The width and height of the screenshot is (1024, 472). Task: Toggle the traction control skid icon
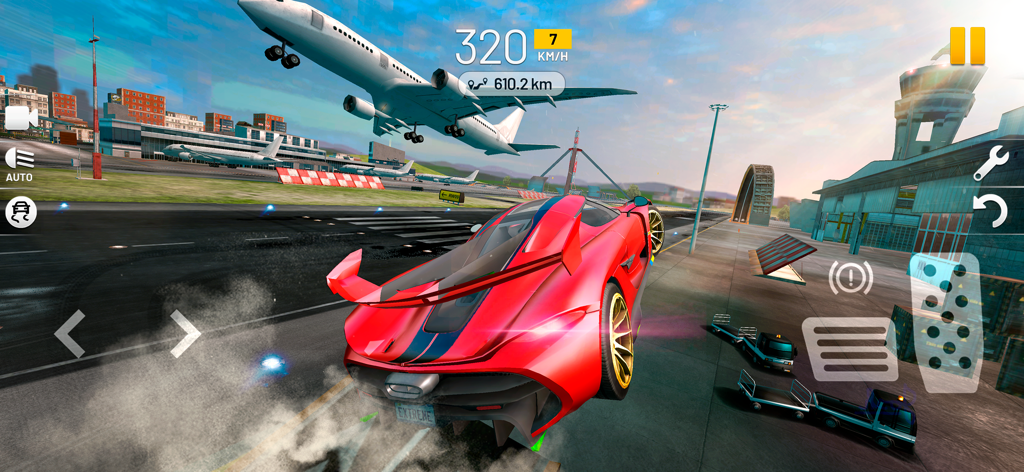[20, 211]
